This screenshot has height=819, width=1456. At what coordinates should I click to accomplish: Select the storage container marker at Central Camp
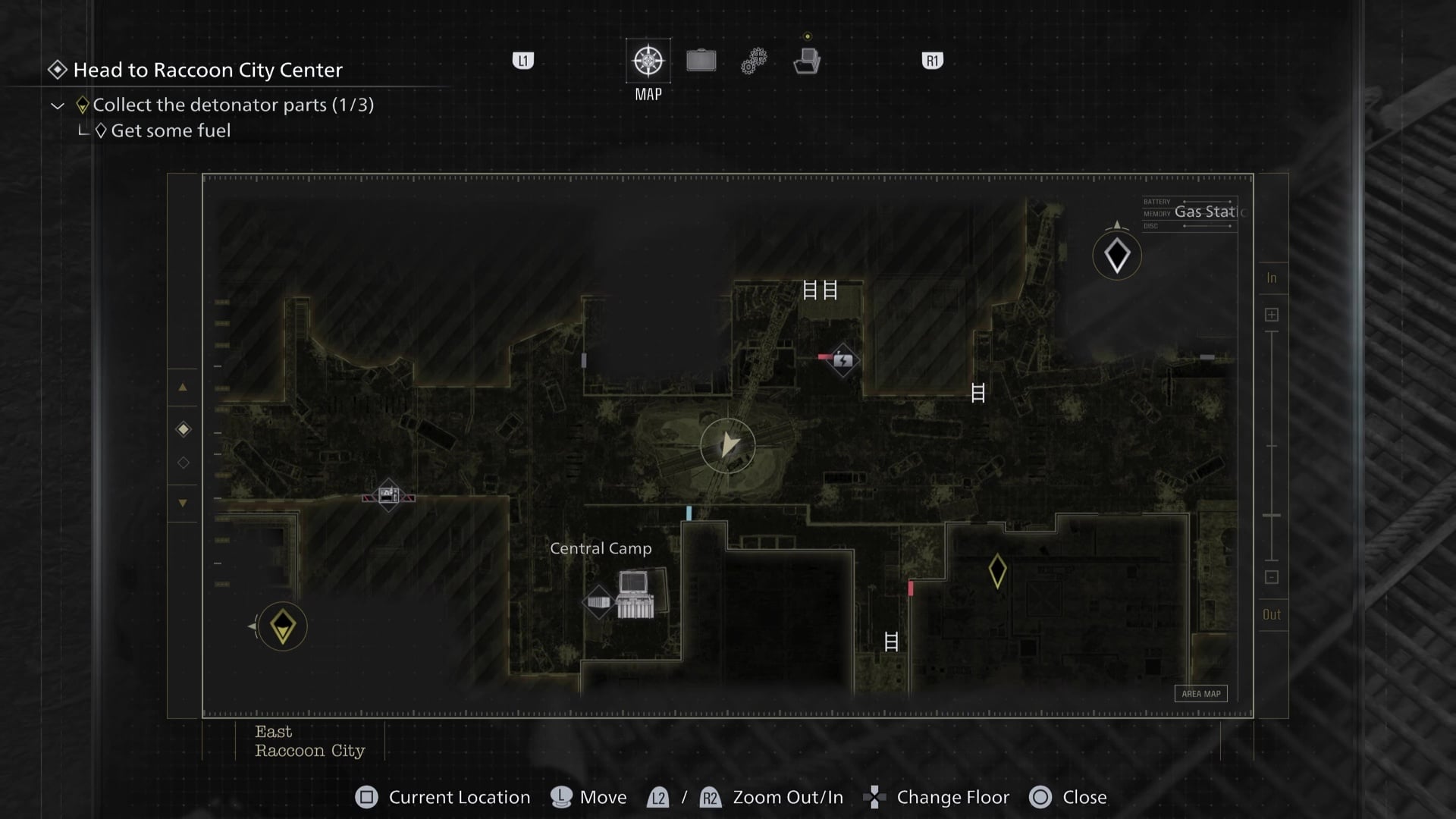598,602
